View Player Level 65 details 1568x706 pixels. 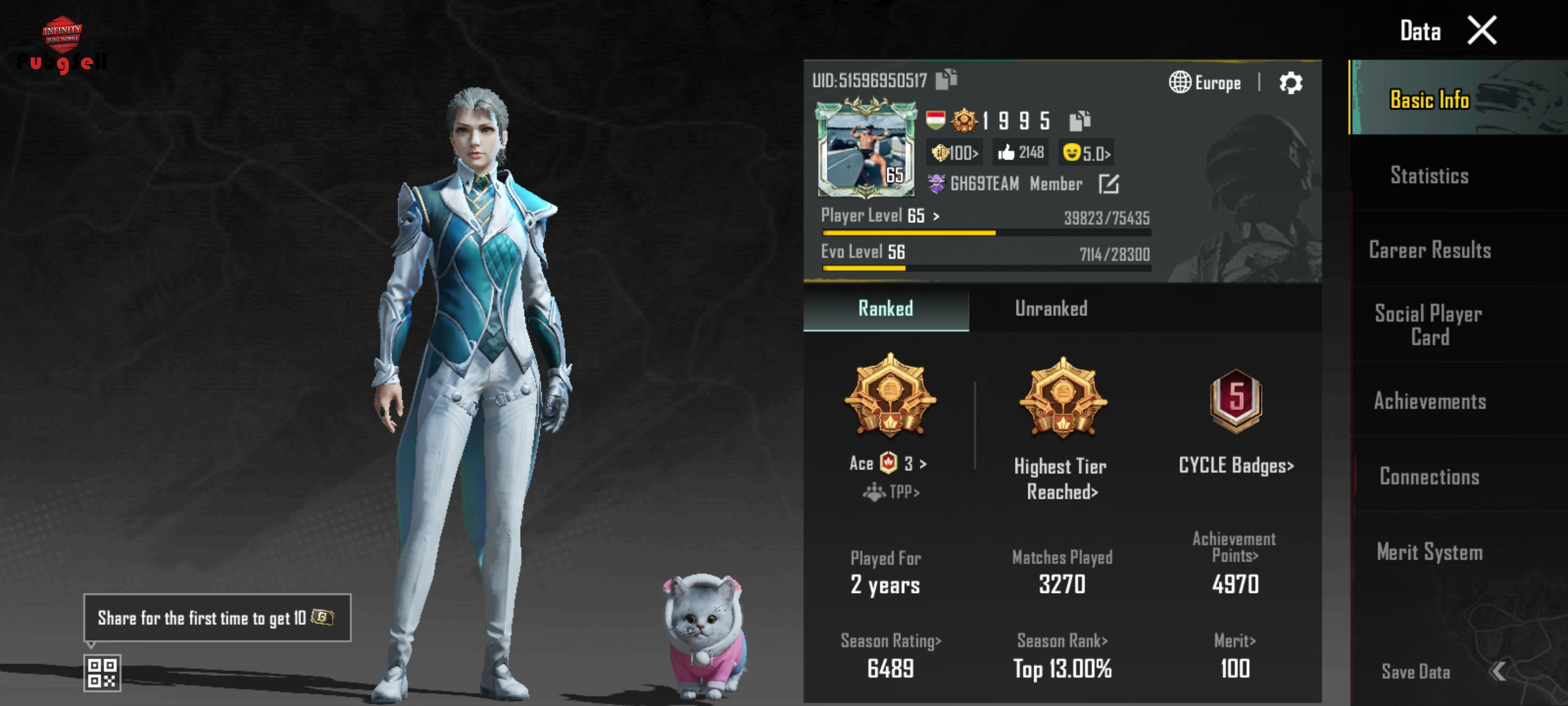point(880,216)
